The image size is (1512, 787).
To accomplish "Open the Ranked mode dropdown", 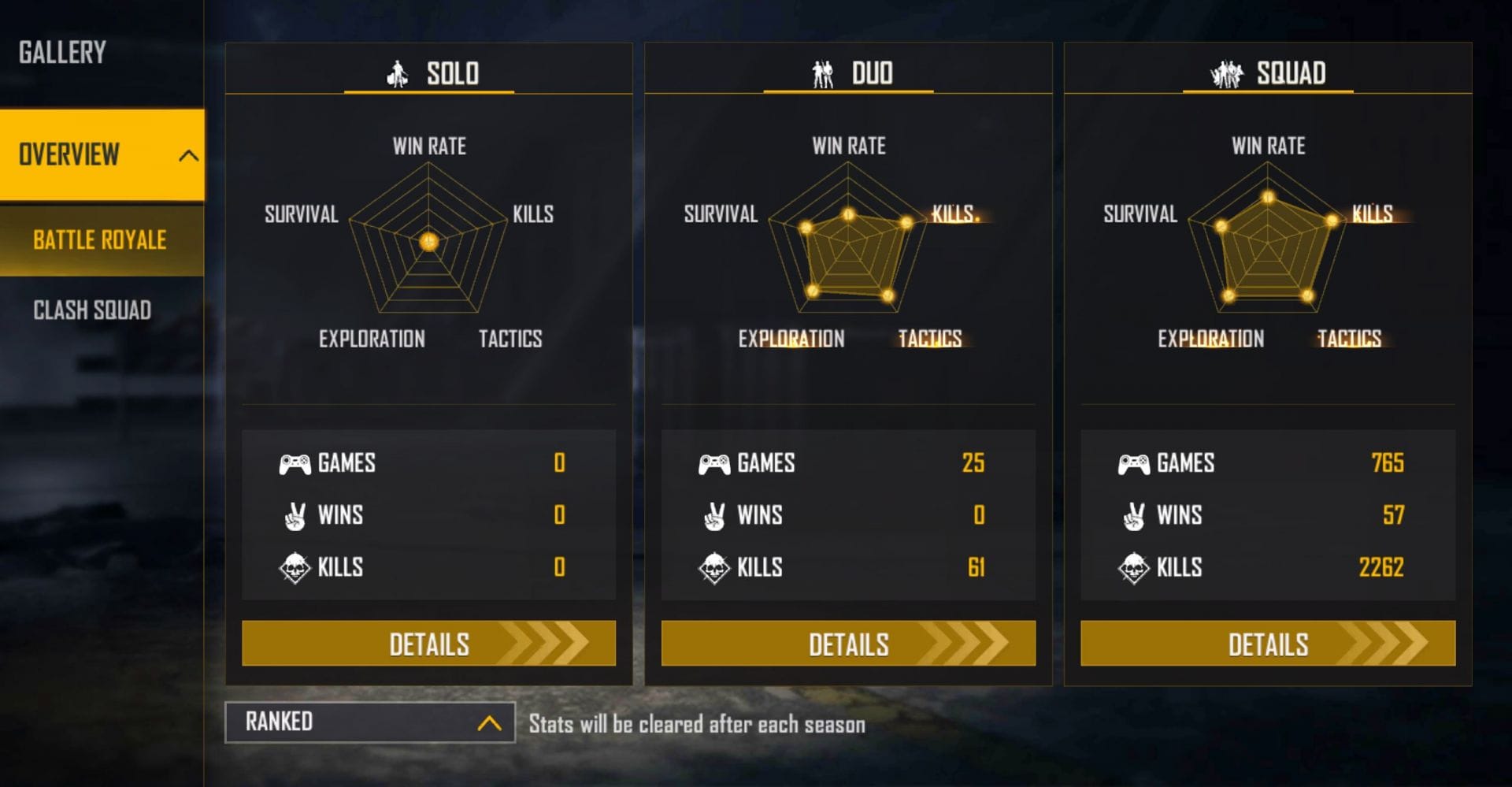I will (370, 722).
